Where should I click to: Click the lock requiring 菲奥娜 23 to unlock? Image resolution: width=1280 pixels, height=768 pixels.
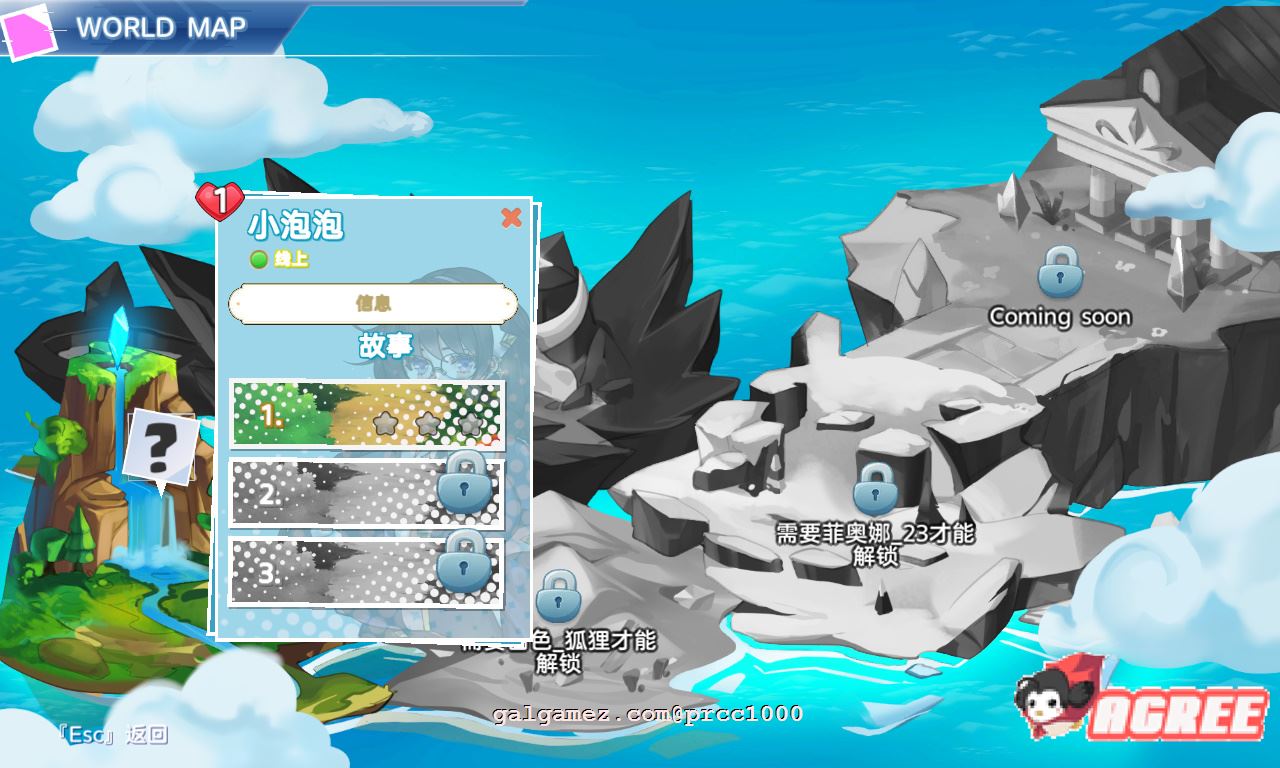tap(875, 489)
